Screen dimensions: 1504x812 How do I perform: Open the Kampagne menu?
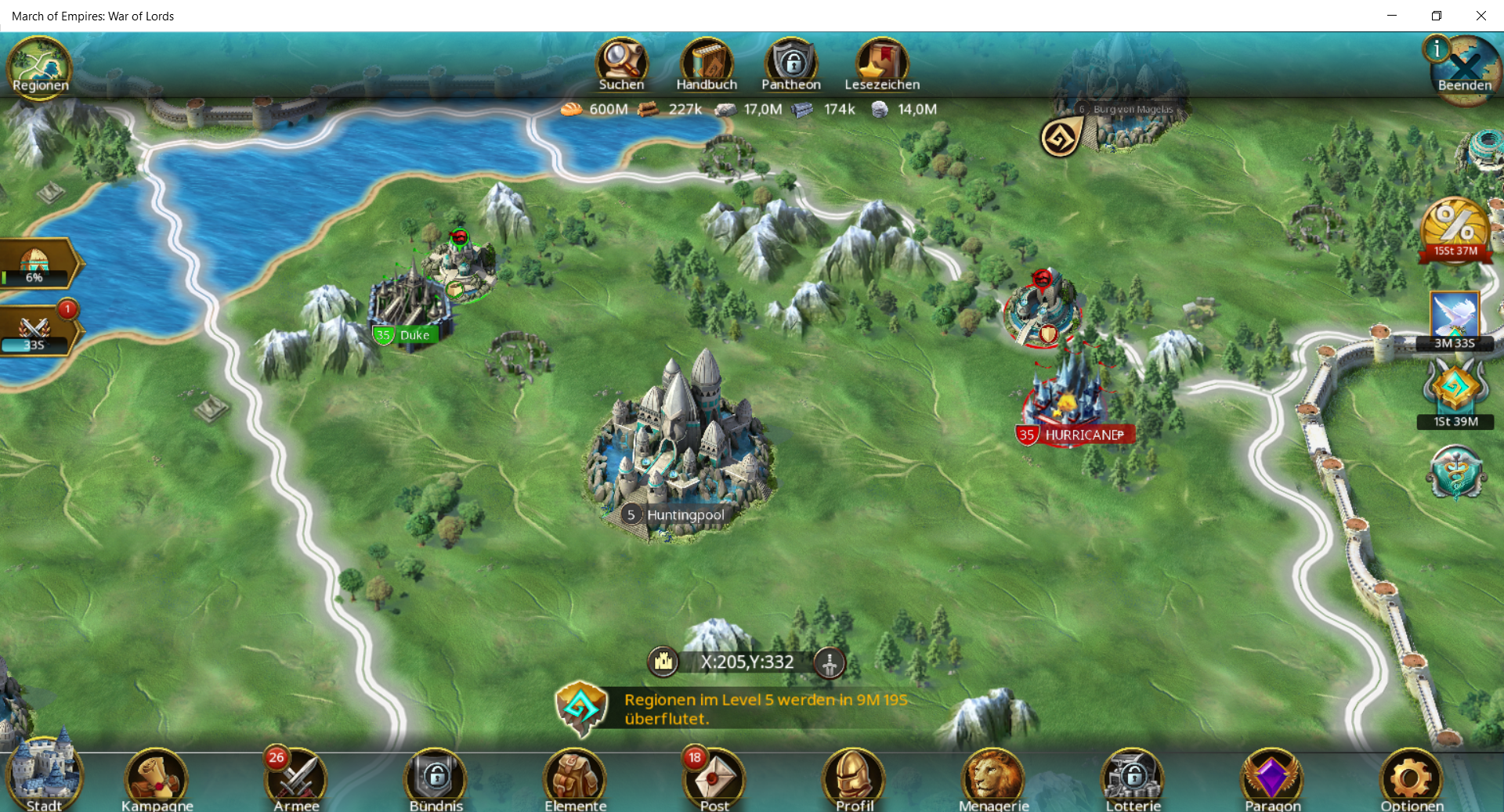157,780
